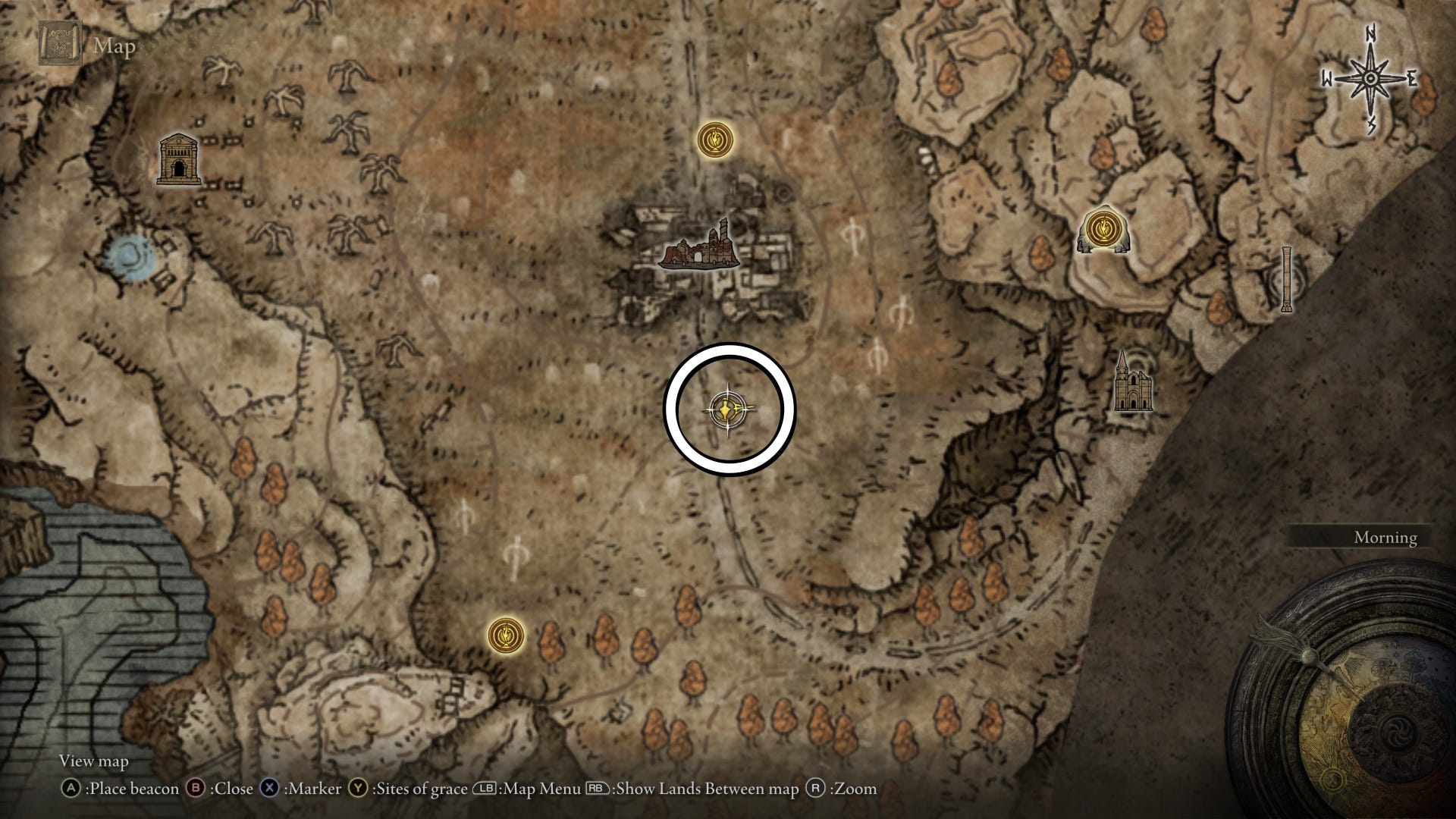
Task: Click the compass rose
Action: click(1370, 80)
